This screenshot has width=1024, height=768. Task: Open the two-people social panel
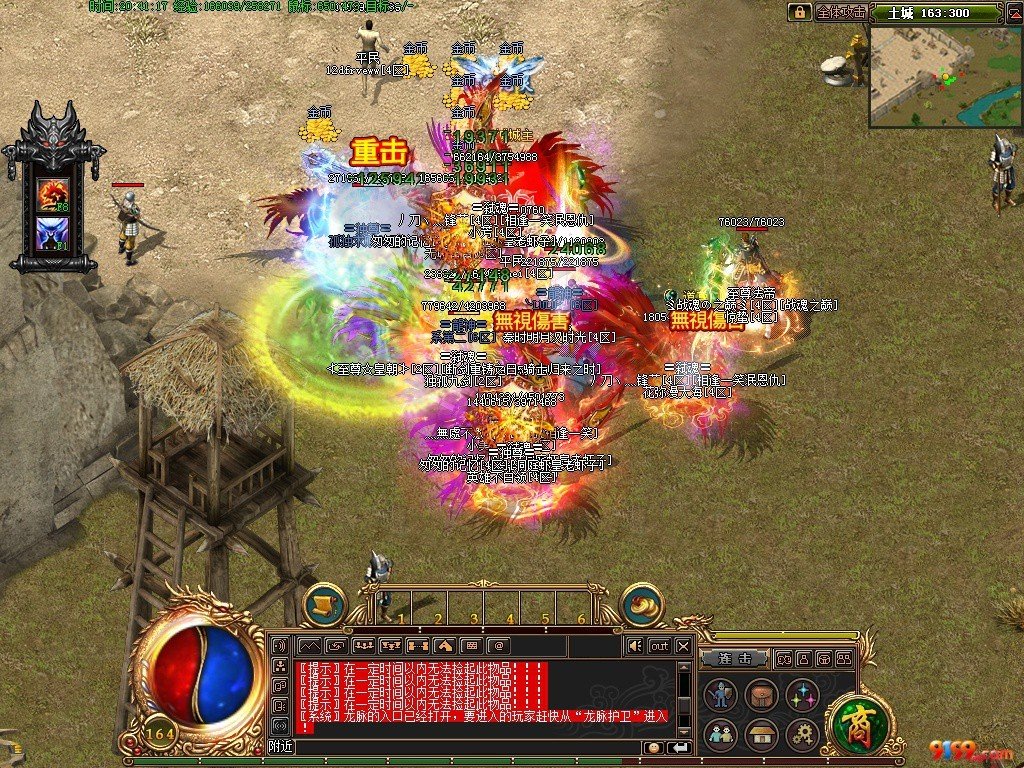coord(720,735)
